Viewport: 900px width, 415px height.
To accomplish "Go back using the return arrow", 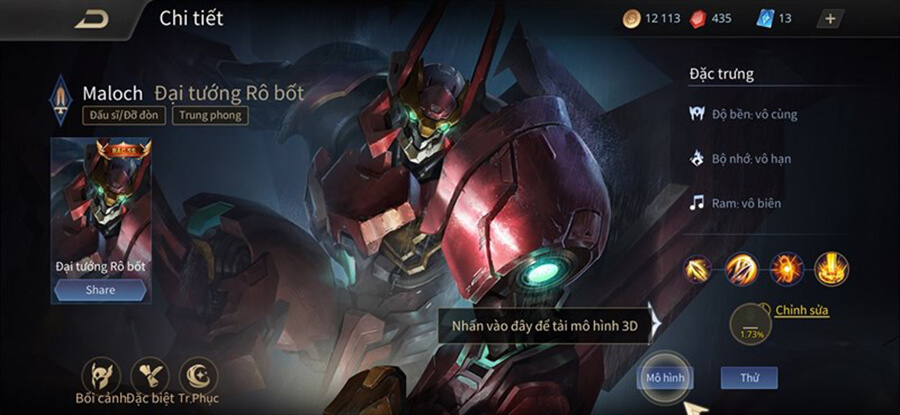I will tap(92, 18).
